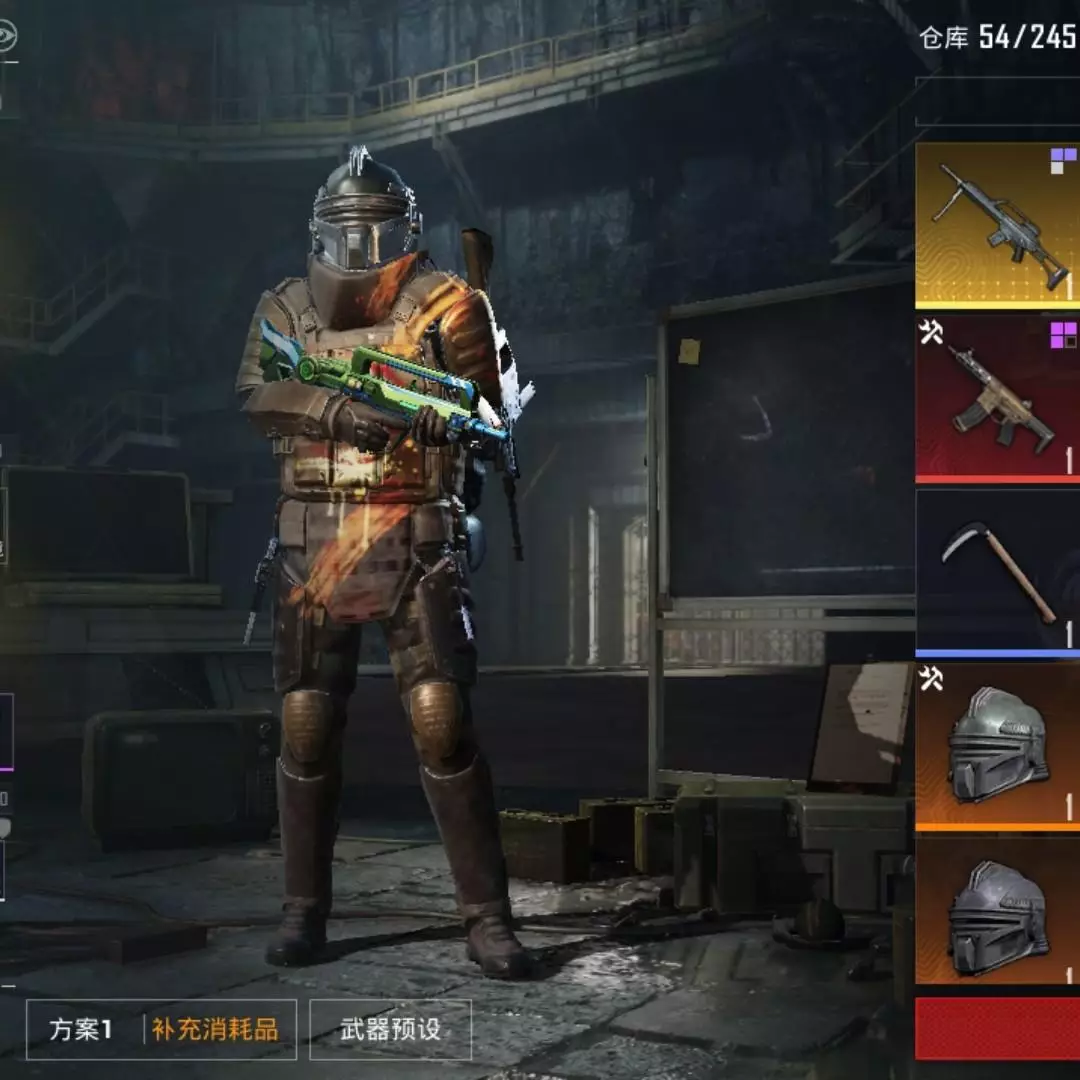Pick the scythe melee weapon slot
The height and width of the screenshot is (1080, 1080).
click(x=997, y=573)
